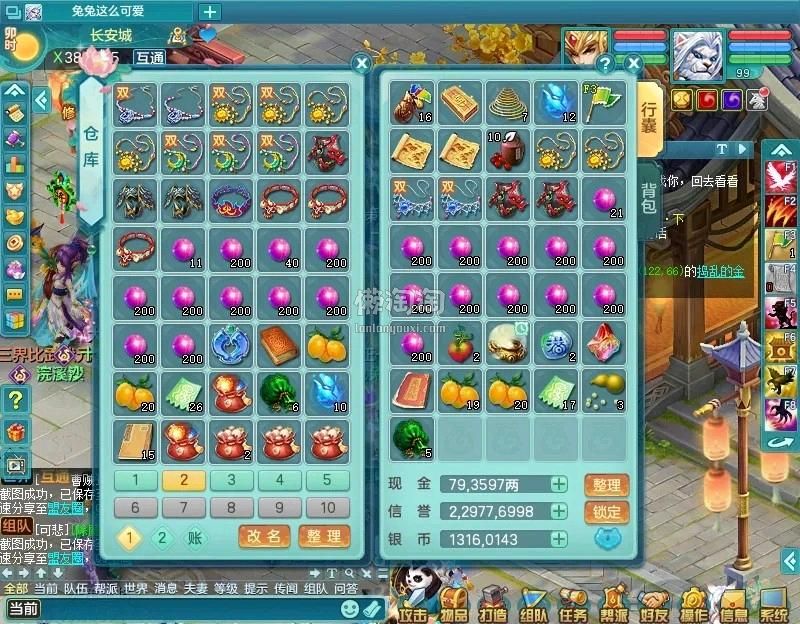This screenshot has width=800, height=624.
Task: Close the inventory bag panel
Action: pyautogui.click(x=633, y=63)
